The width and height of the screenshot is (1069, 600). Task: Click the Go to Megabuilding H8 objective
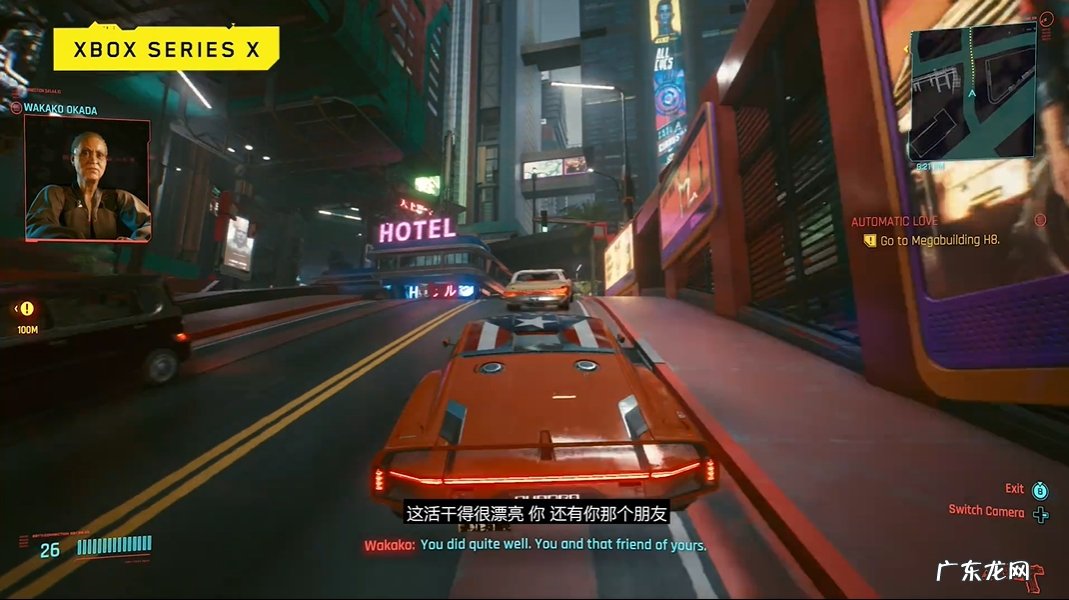click(939, 241)
